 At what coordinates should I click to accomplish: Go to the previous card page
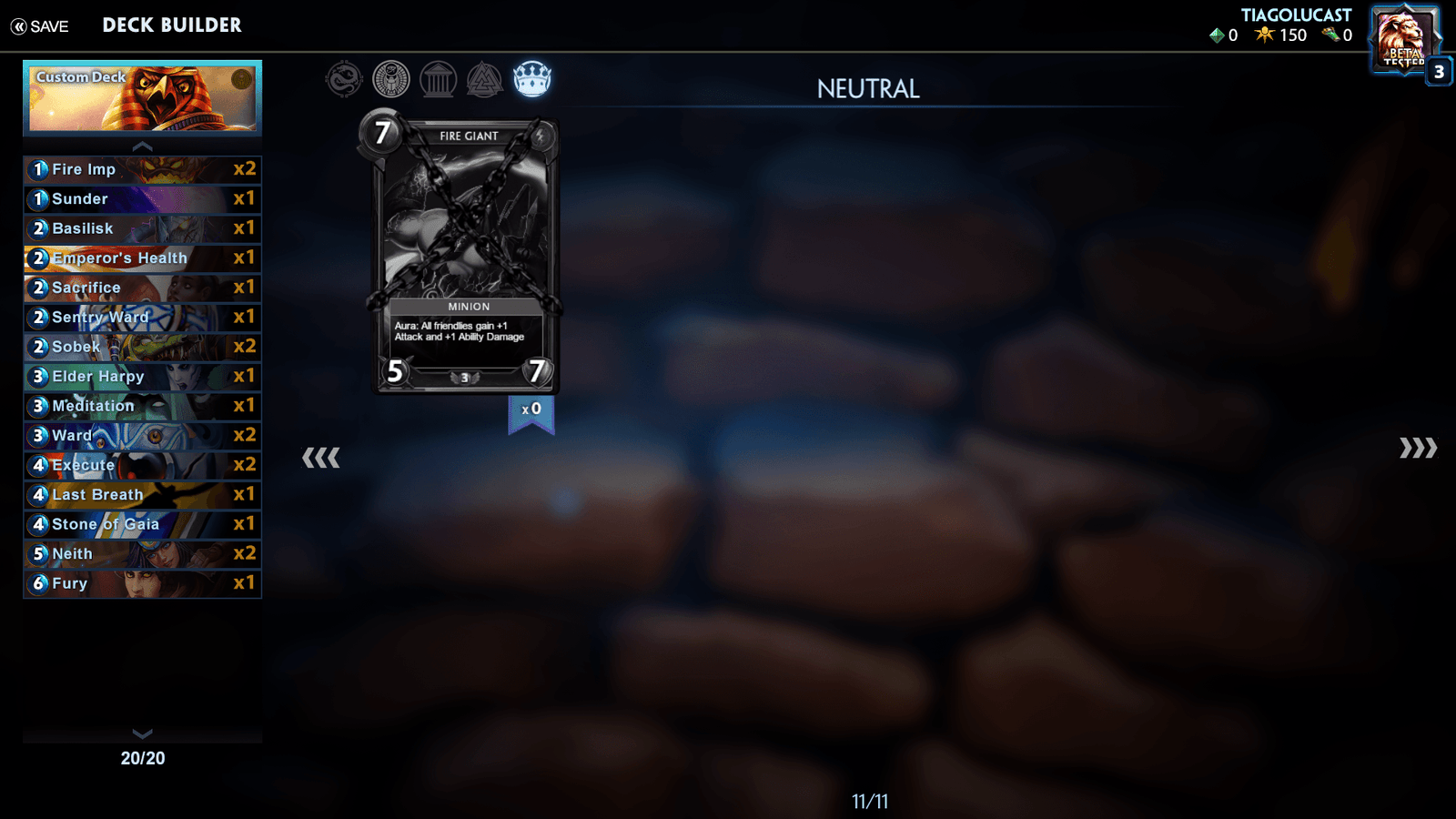pos(320,457)
